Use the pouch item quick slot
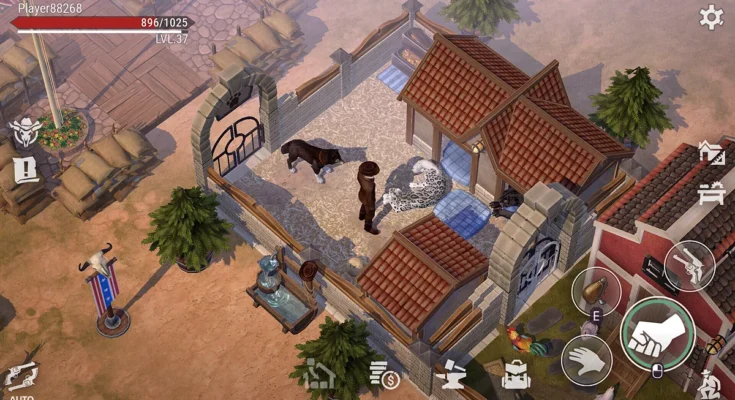The width and height of the screenshot is (735, 400). point(596,291)
